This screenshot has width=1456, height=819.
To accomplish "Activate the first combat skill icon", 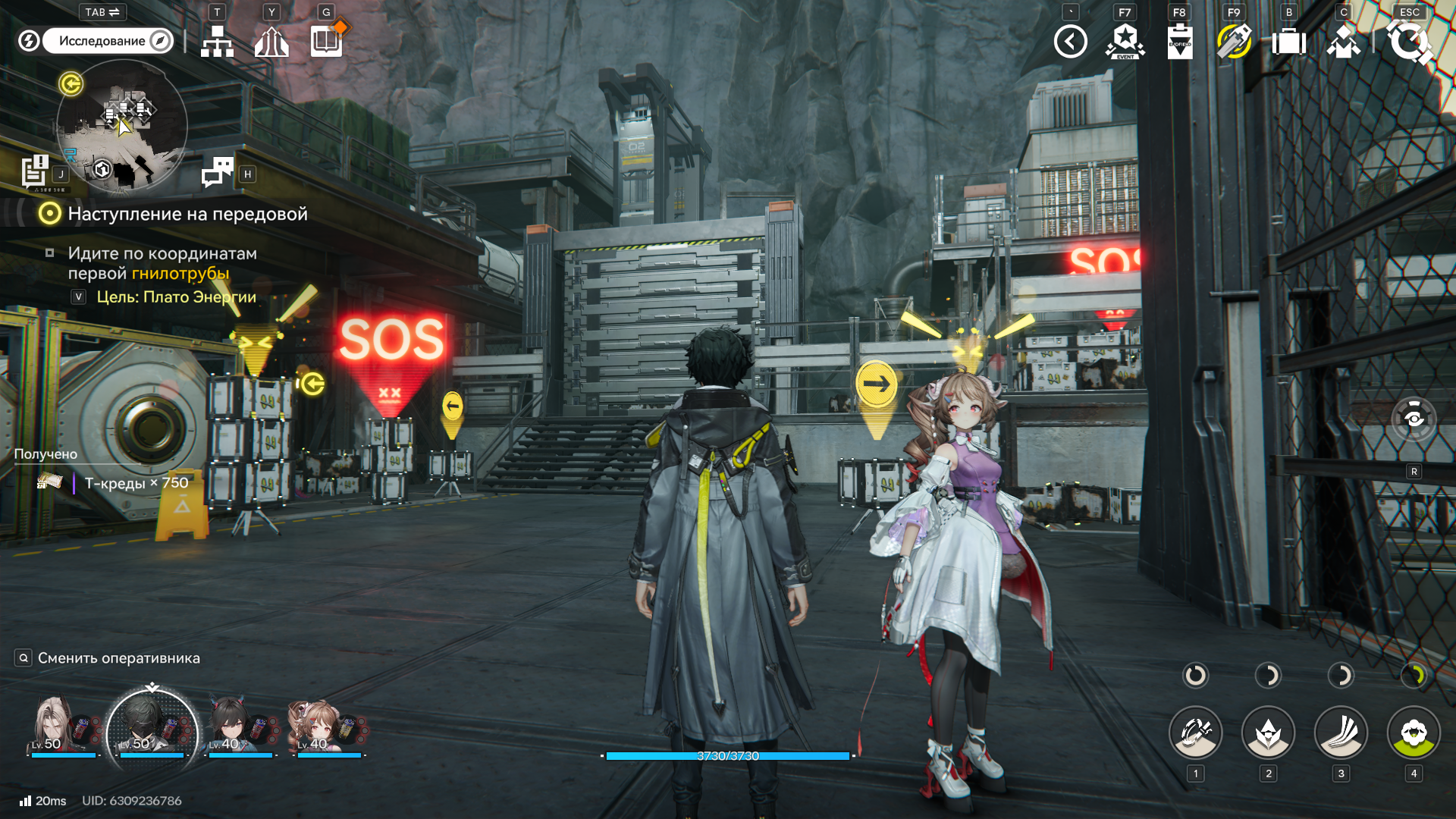I will [1195, 733].
